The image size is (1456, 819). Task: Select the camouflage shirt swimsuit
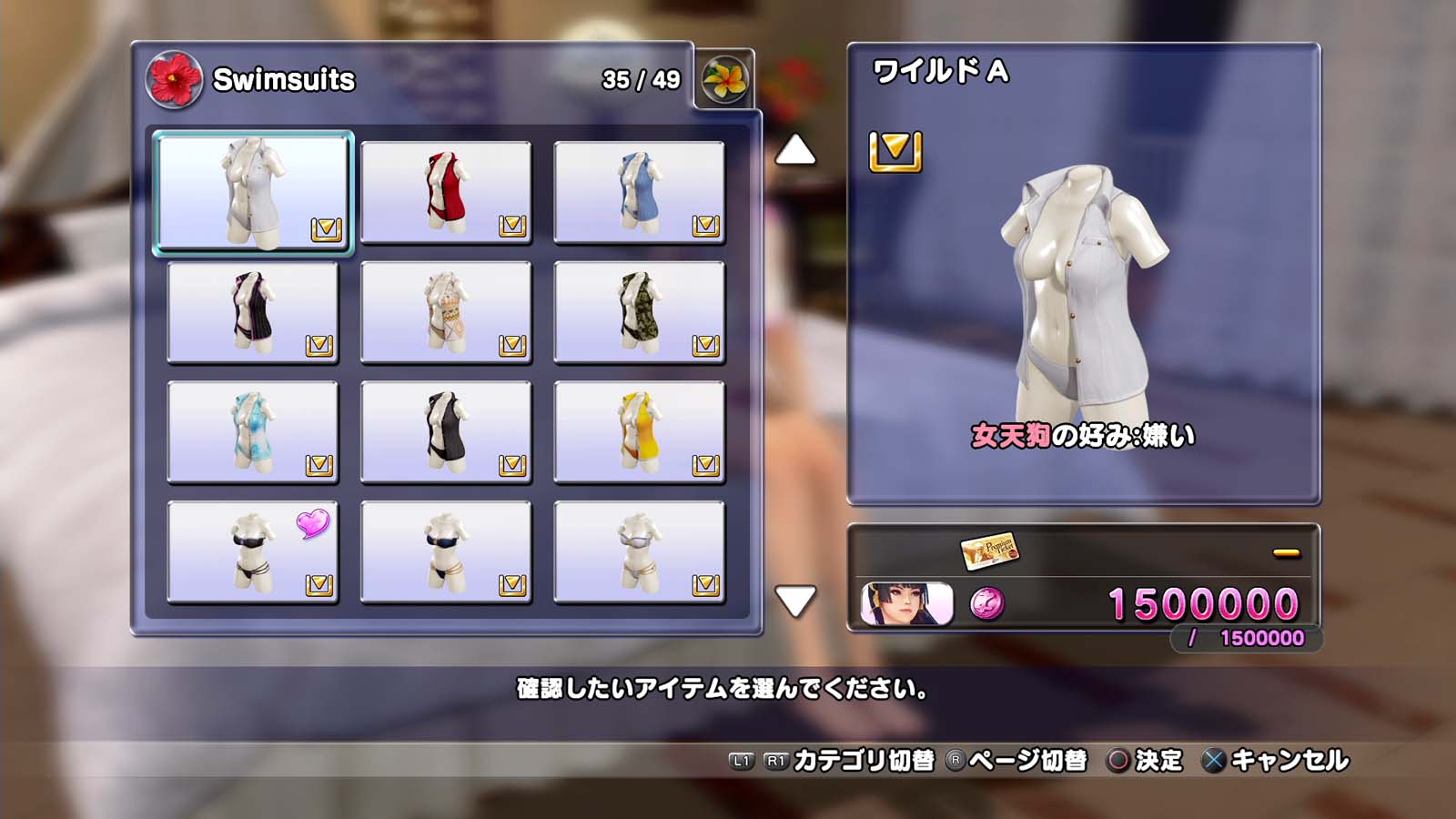tap(639, 312)
